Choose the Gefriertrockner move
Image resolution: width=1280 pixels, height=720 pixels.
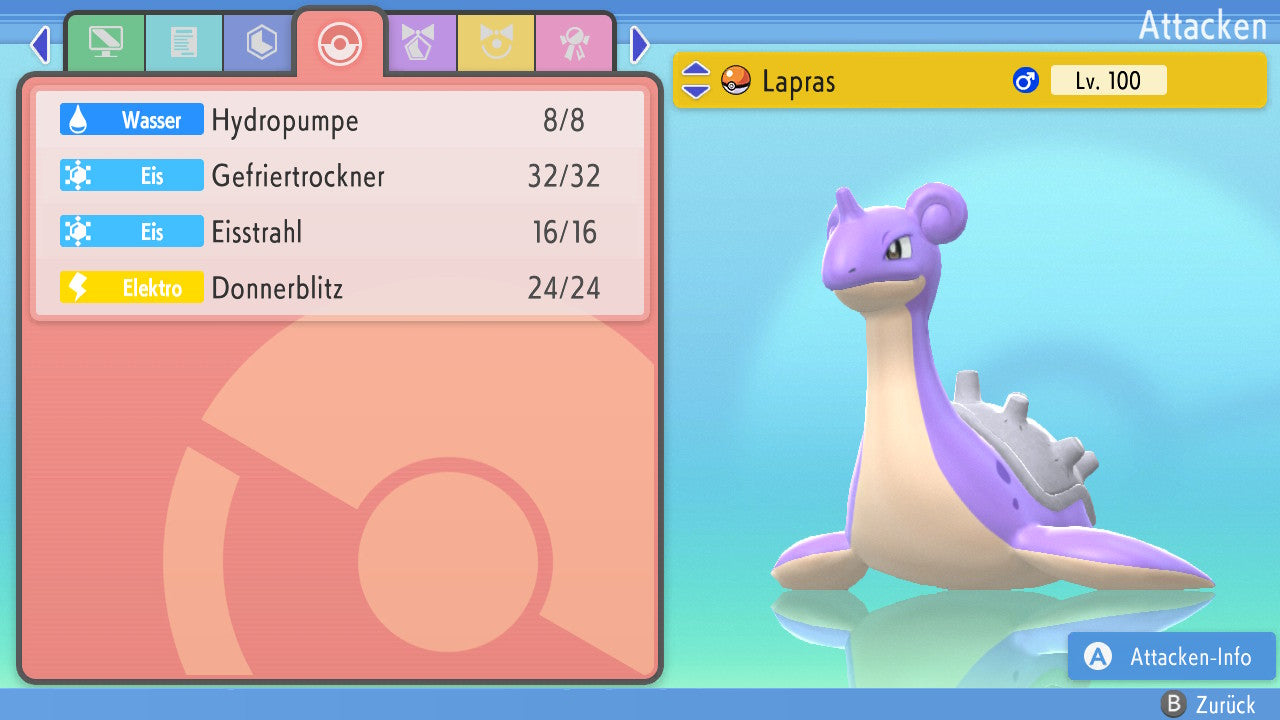coord(340,177)
